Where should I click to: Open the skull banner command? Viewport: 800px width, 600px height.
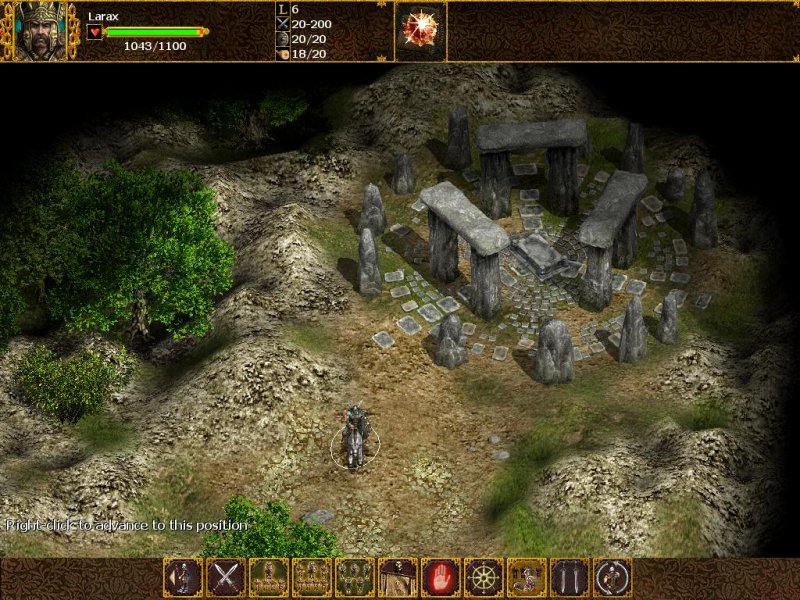point(398,577)
